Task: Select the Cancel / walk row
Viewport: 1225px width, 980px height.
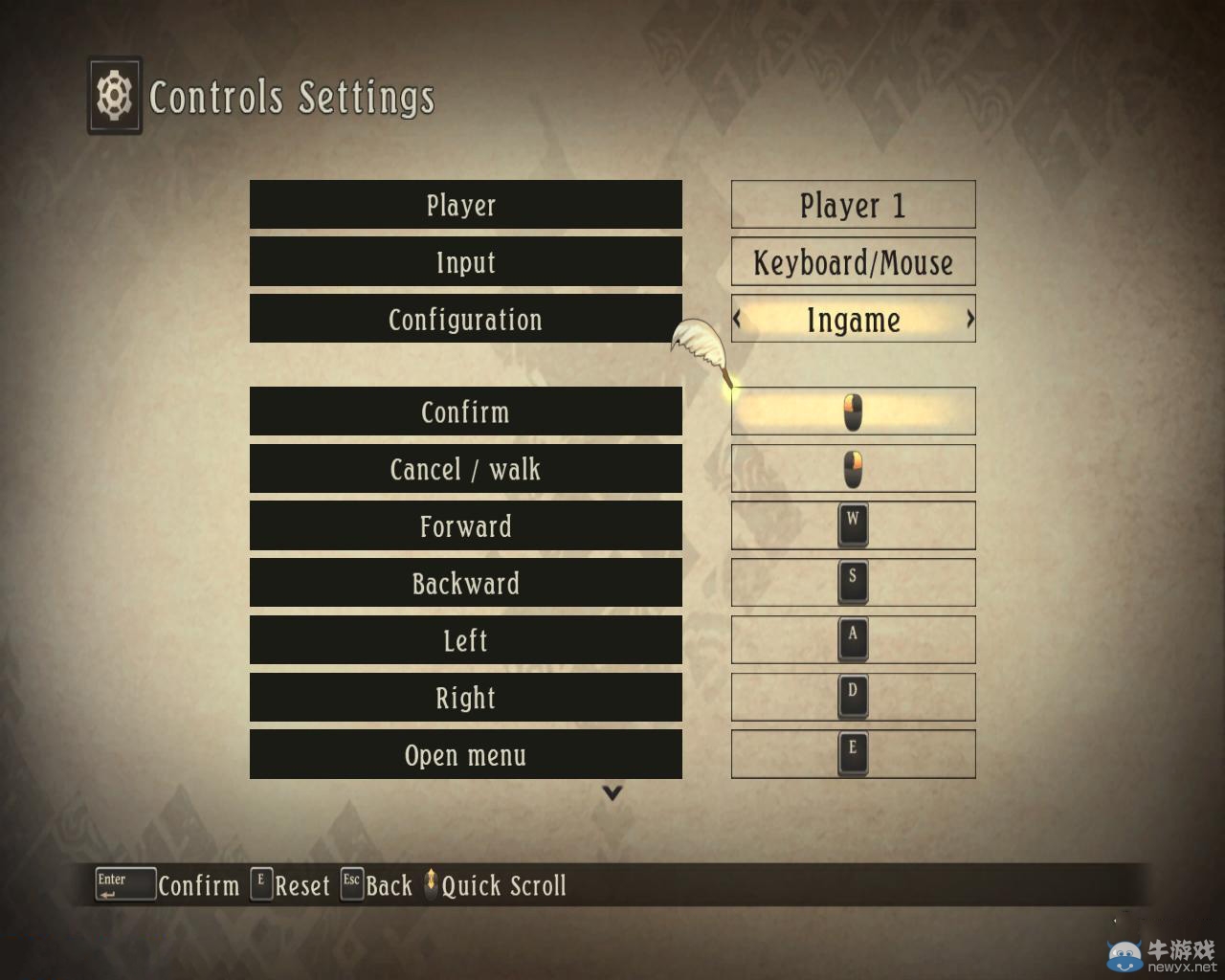Action: [465, 469]
